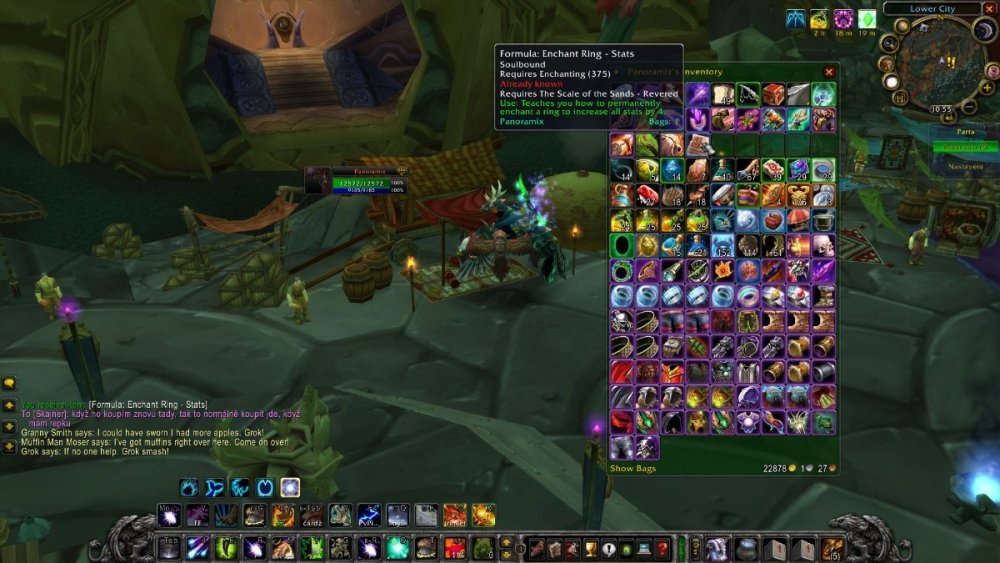Click the yellow flask buff icon
1000x563 pixels.
(819, 19)
